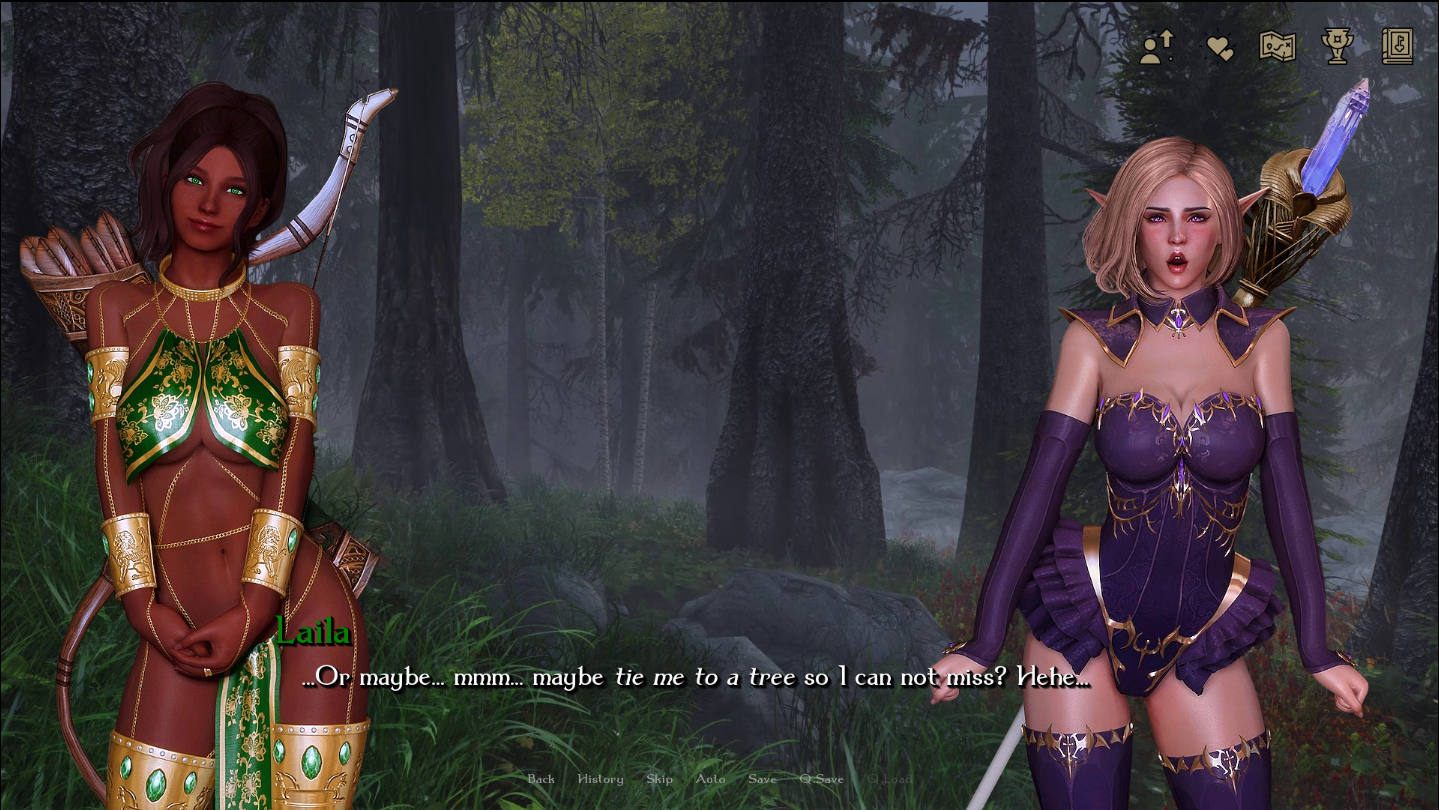Open the double hearts relationship icon
The image size is (1439, 810).
click(1219, 47)
